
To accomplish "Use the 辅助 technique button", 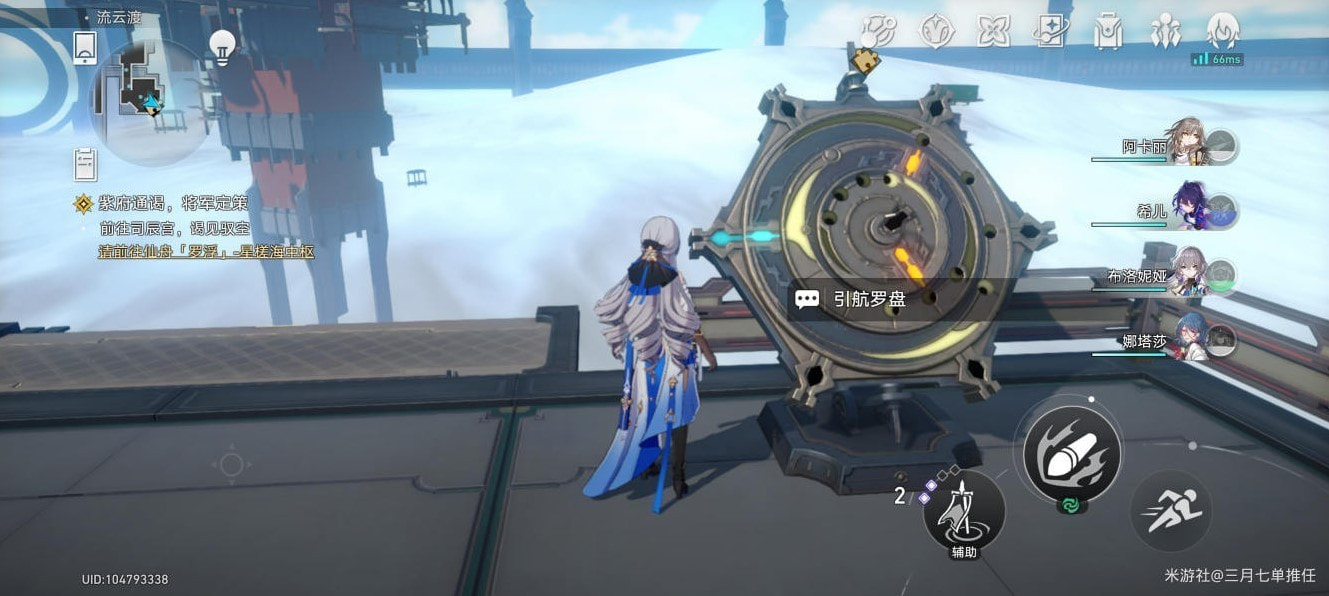I will click(963, 512).
